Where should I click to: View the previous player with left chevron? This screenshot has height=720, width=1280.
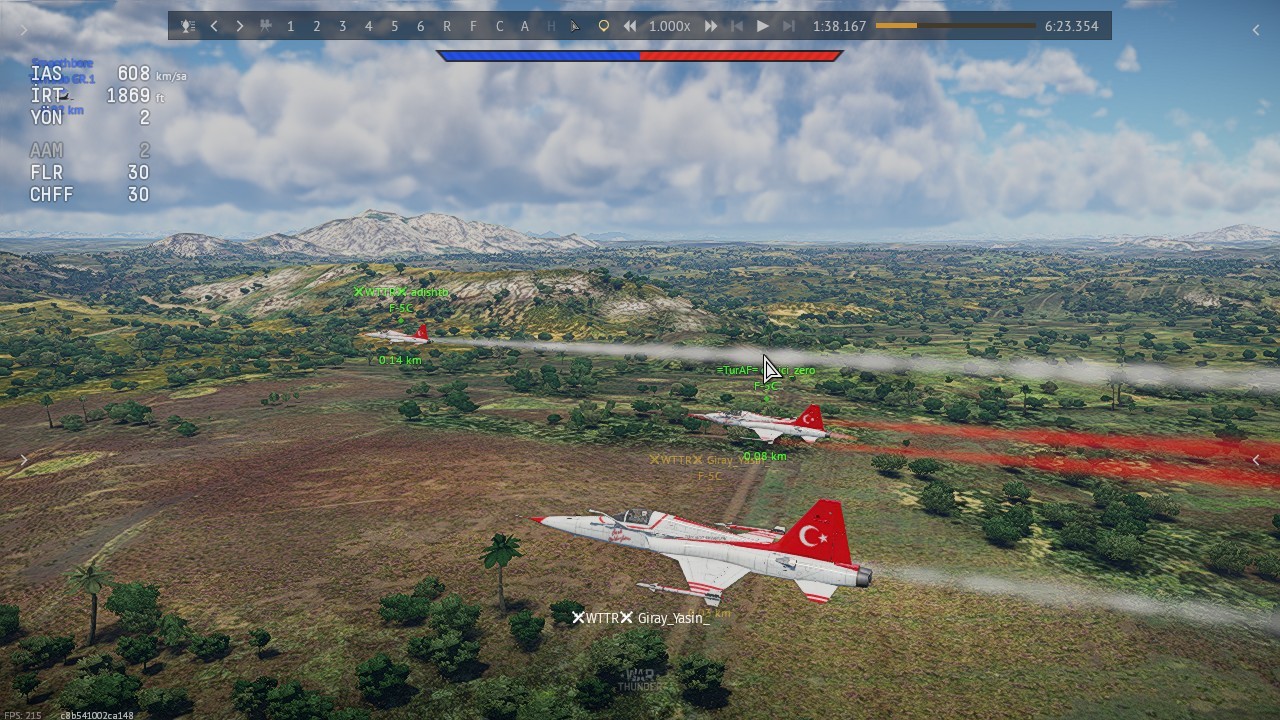214,26
